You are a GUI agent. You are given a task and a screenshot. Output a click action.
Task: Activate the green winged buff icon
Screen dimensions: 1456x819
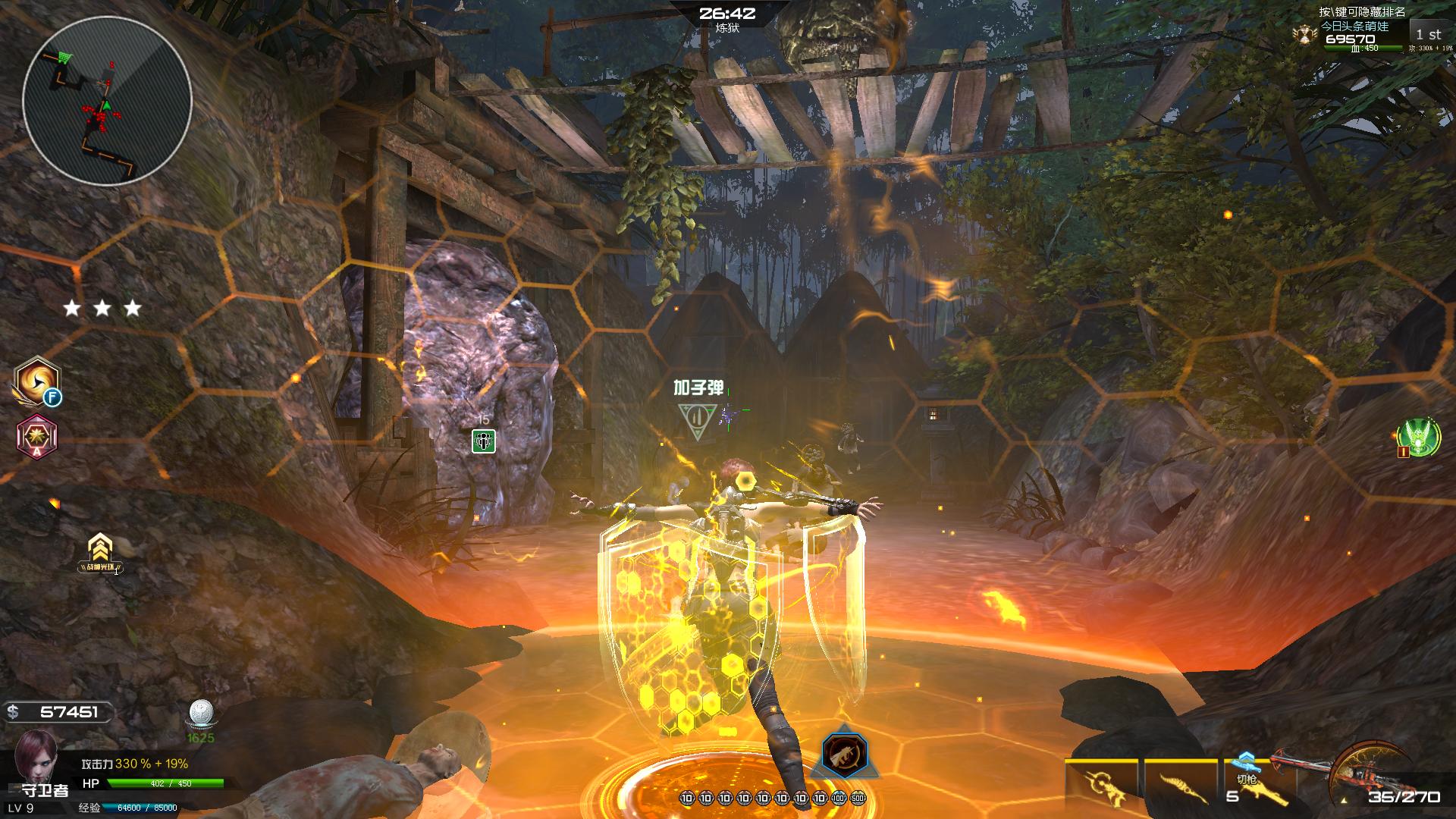(x=1418, y=438)
